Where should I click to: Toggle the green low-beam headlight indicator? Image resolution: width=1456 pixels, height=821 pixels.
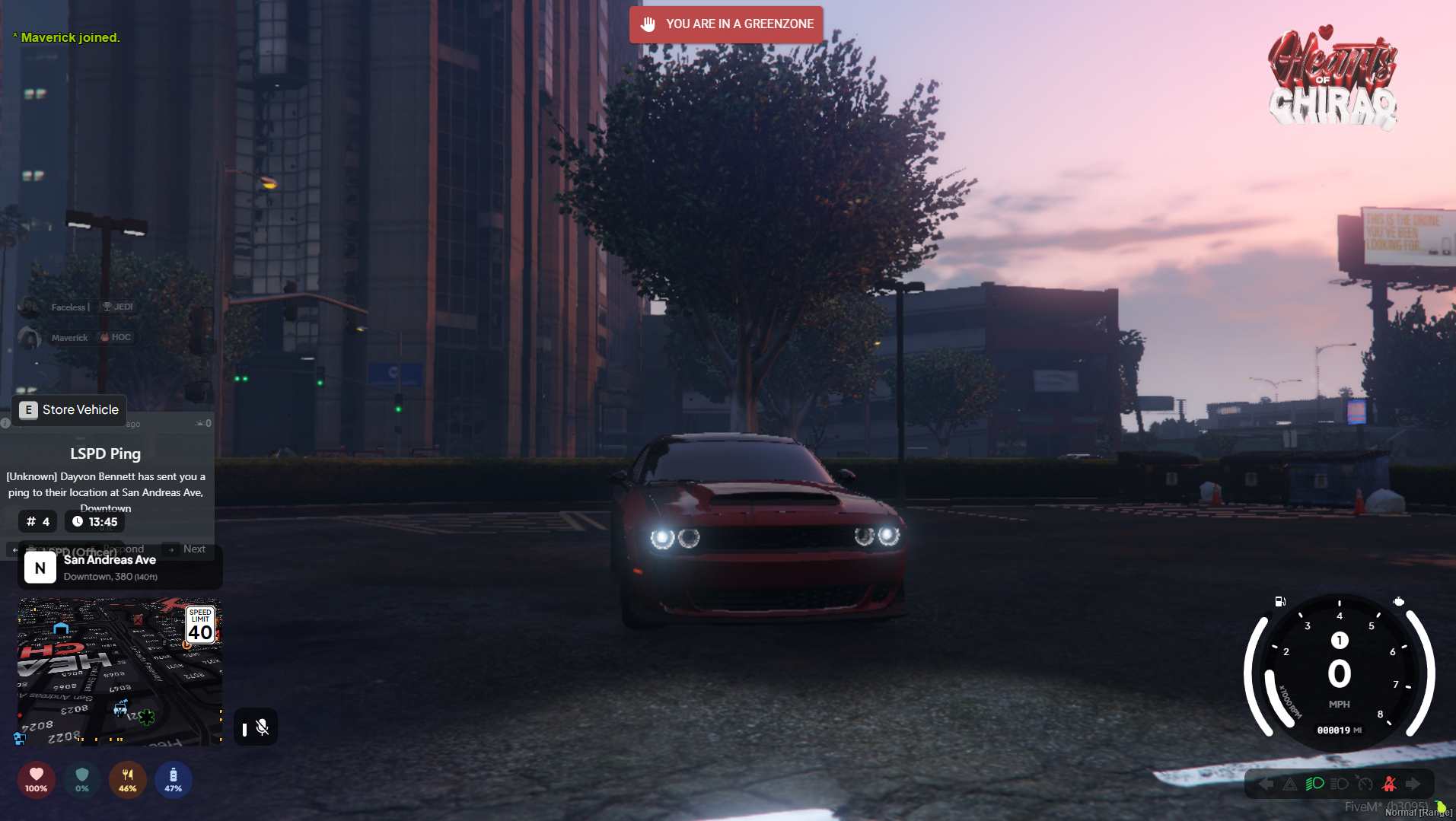tap(1314, 784)
